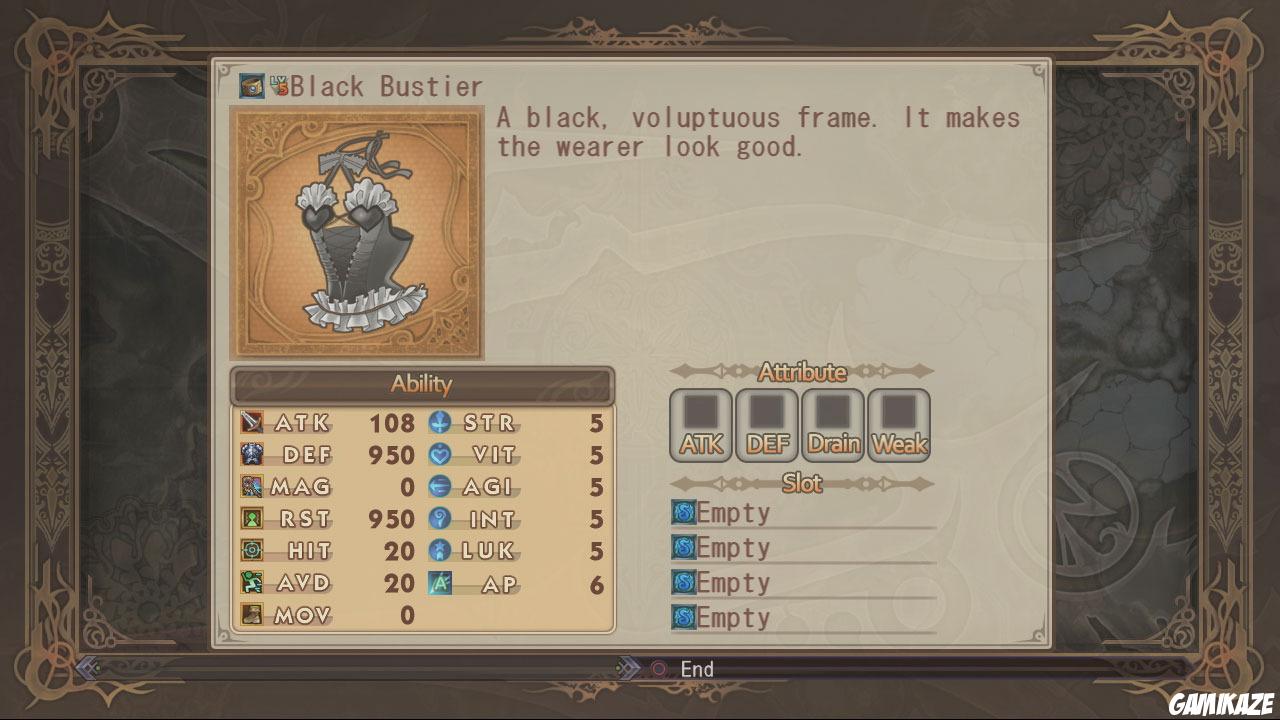
Task: Choose the ATK attribute box
Action: 701,425
